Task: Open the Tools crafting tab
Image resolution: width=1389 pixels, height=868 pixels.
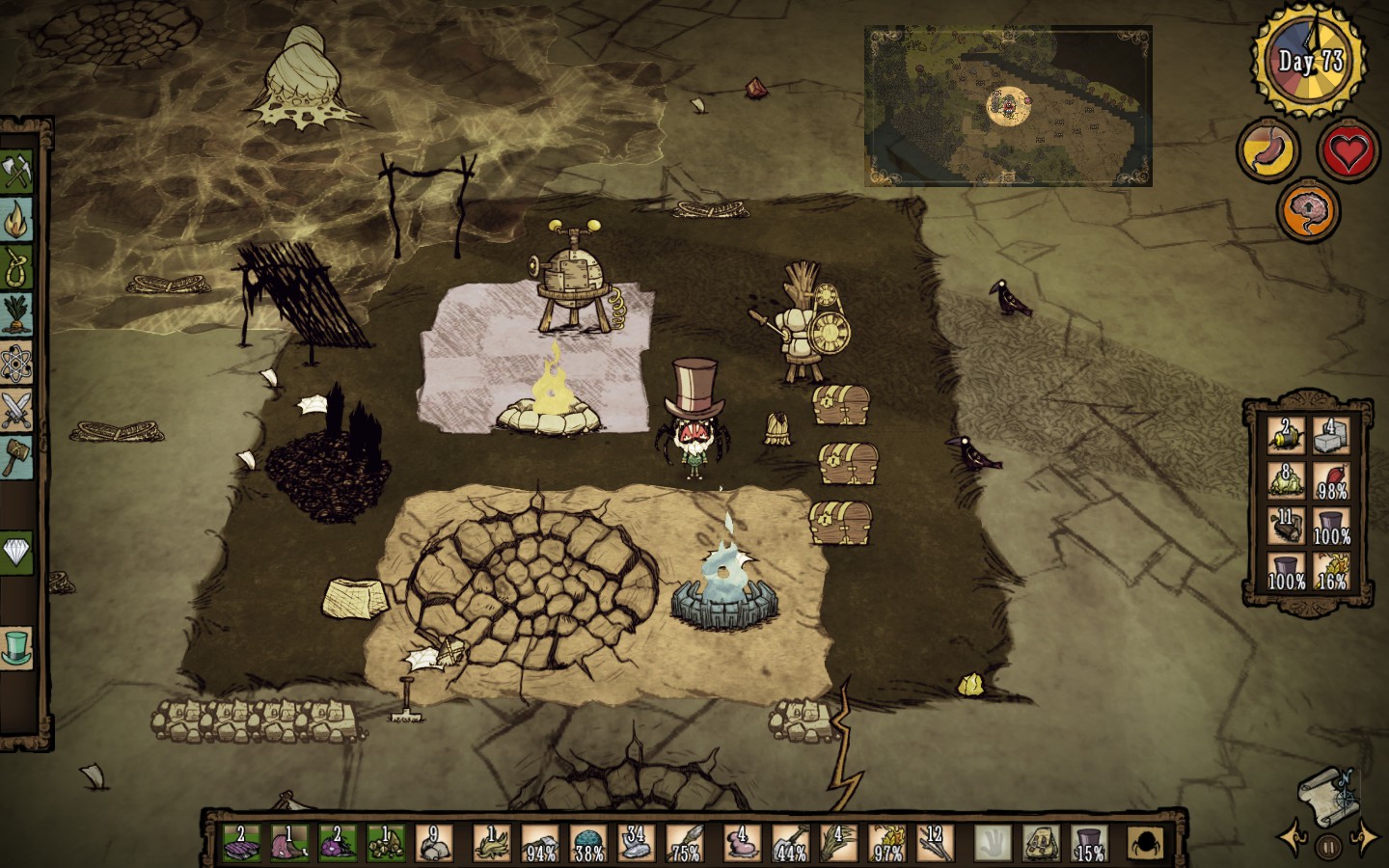Action: click(x=17, y=174)
